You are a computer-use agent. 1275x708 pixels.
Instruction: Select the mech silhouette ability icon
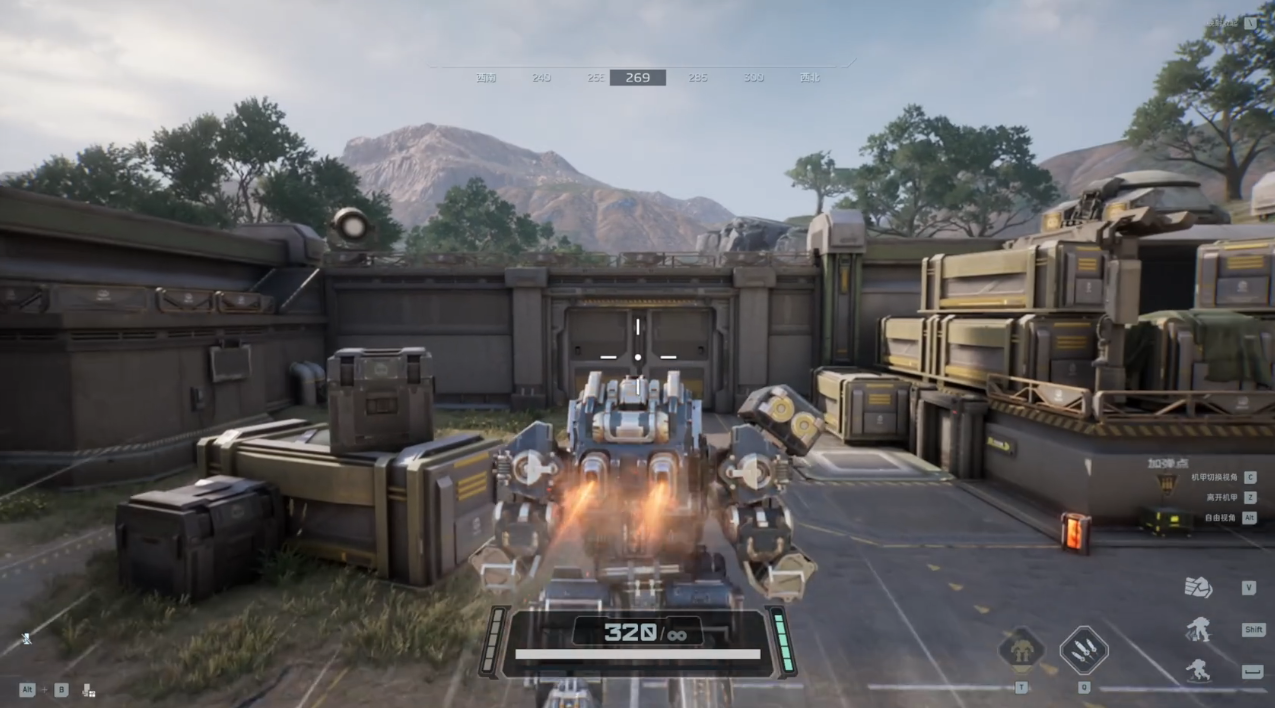(x=1021, y=651)
